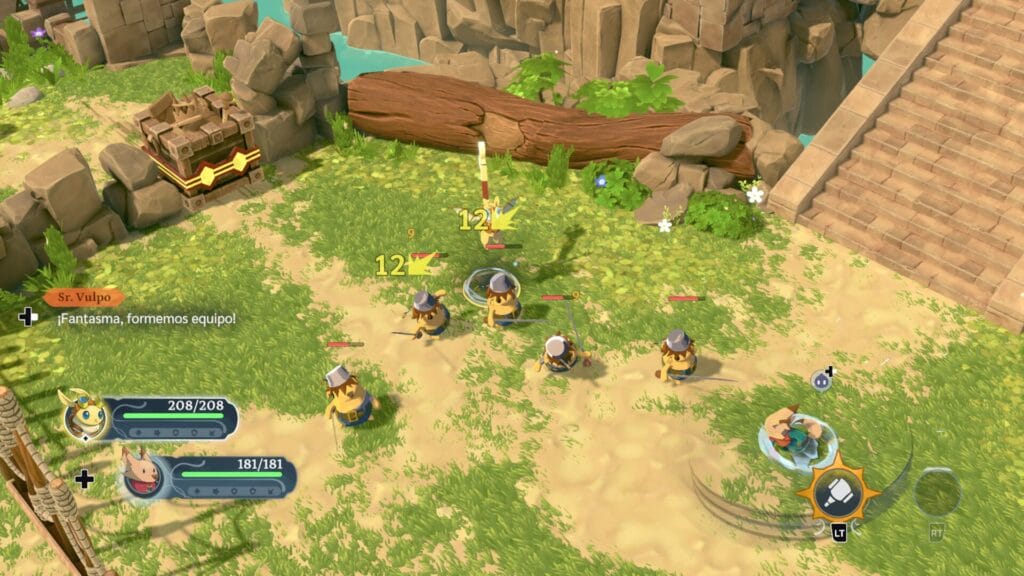Select the empty round ability slot
This screenshot has height=576, width=1024.
pos(937,491)
